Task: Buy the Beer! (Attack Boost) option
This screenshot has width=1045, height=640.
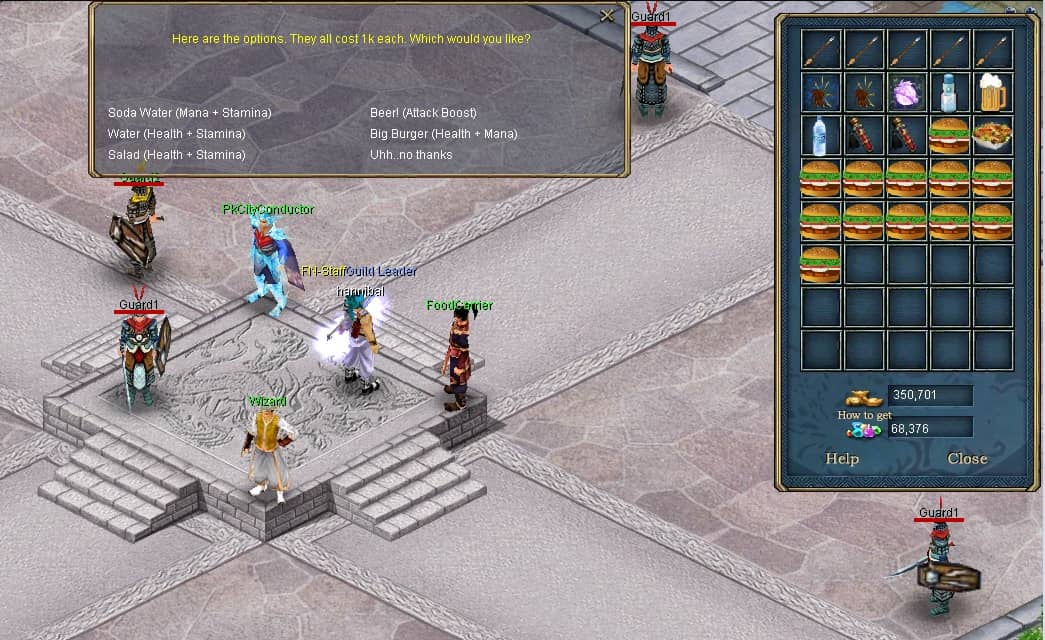Action: click(x=423, y=113)
